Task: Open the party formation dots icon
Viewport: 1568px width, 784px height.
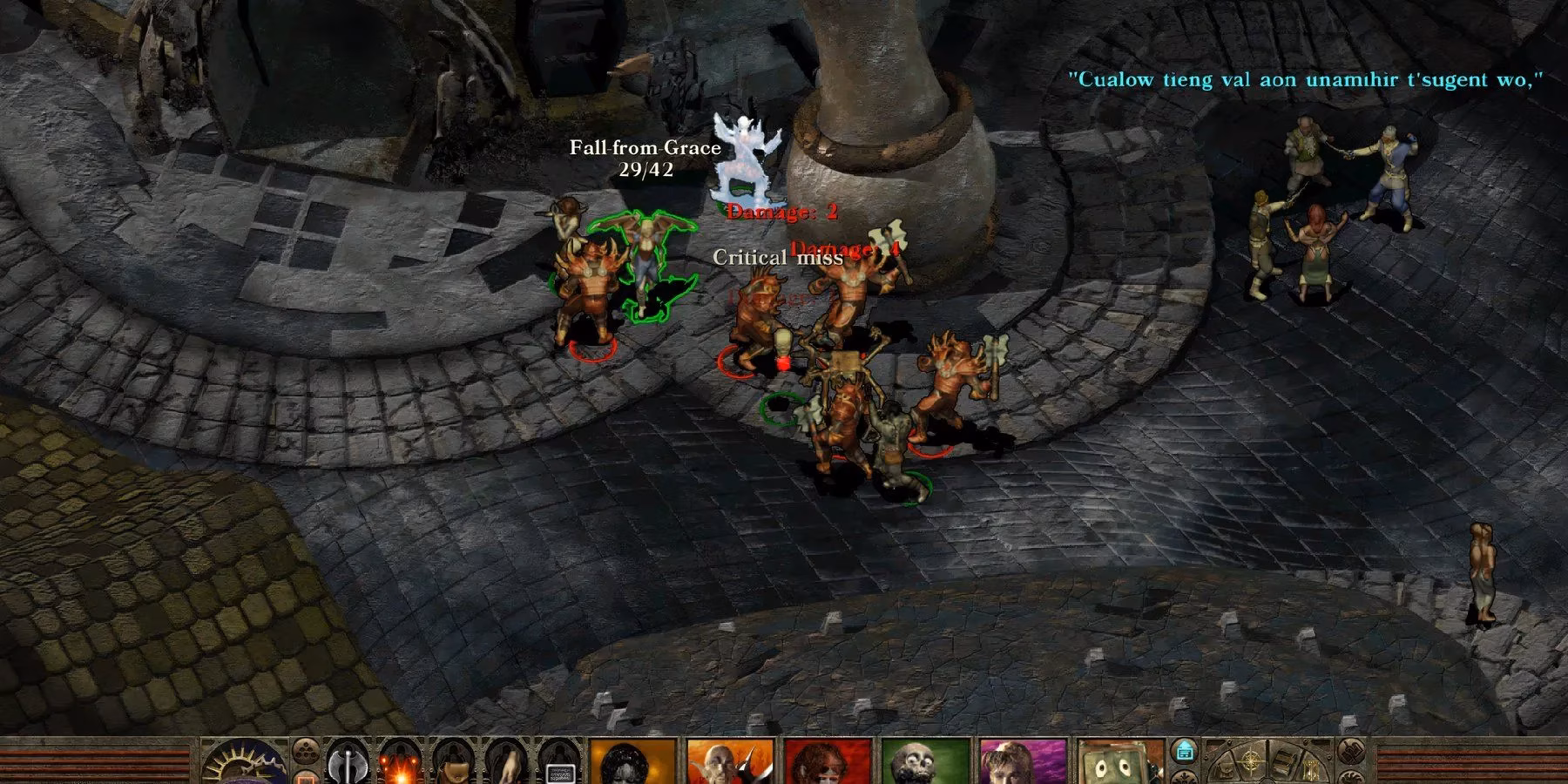Action: click(x=306, y=749)
